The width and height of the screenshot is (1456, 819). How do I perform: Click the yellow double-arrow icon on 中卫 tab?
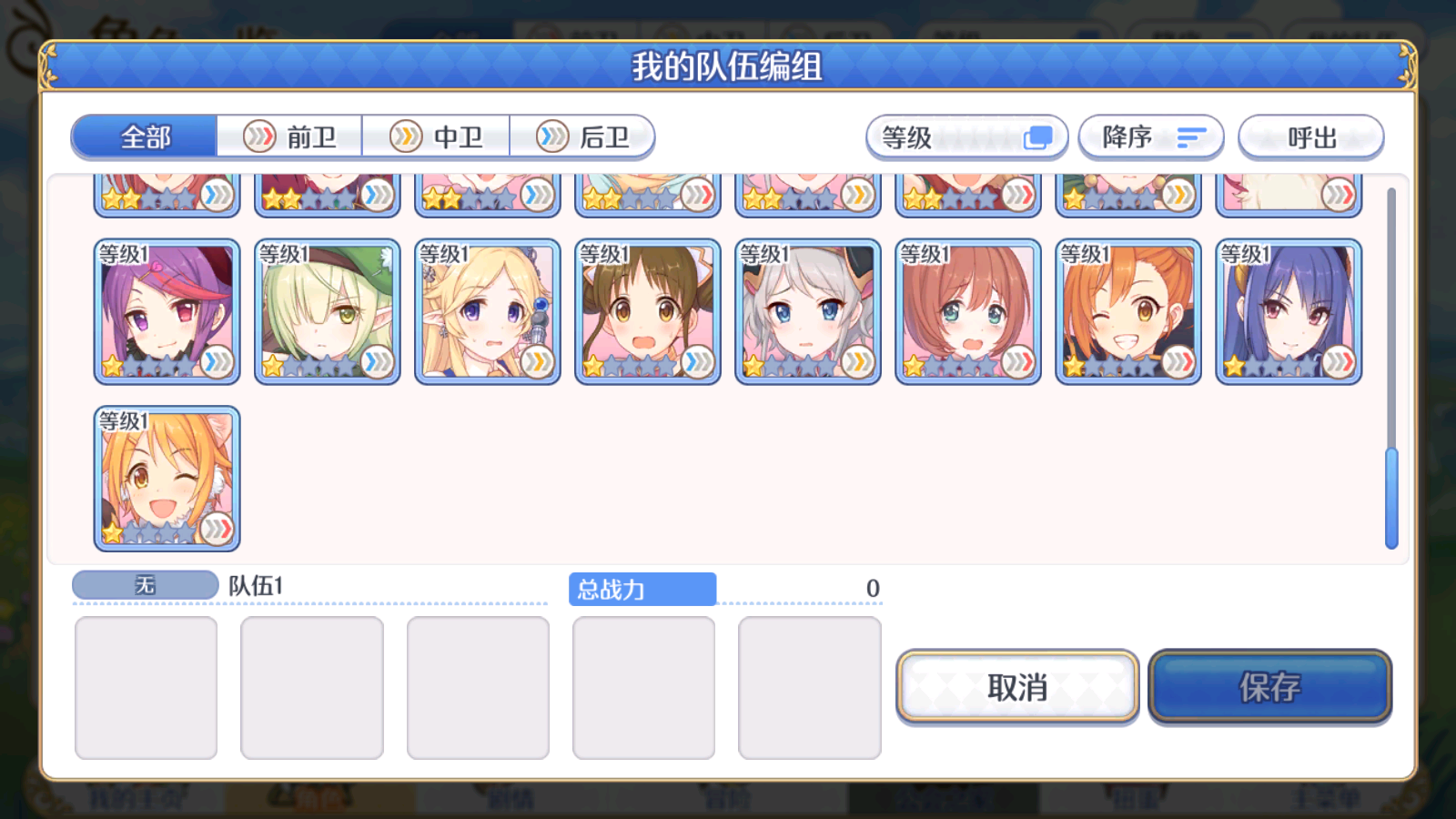coord(407,136)
